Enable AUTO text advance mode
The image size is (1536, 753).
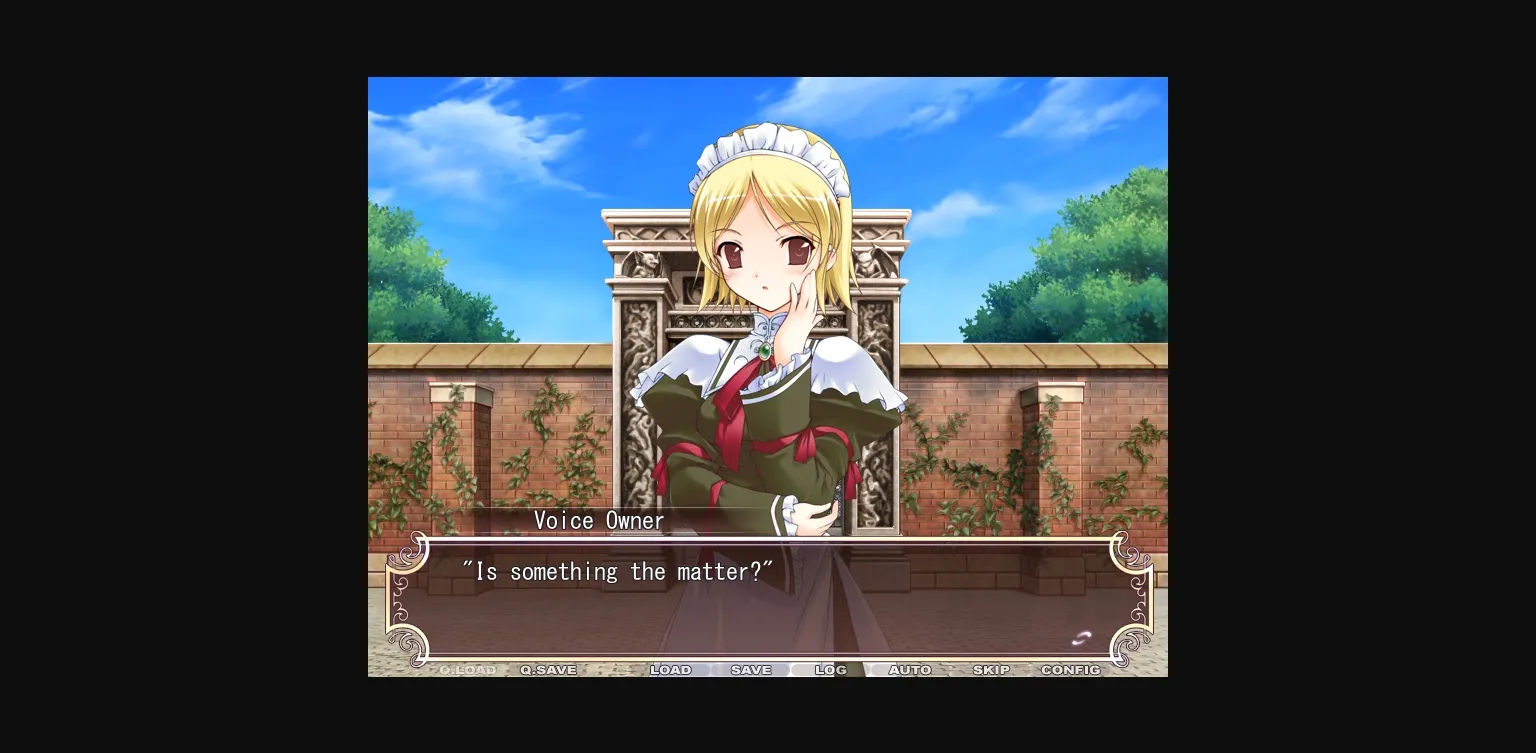(x=910, y=670)
